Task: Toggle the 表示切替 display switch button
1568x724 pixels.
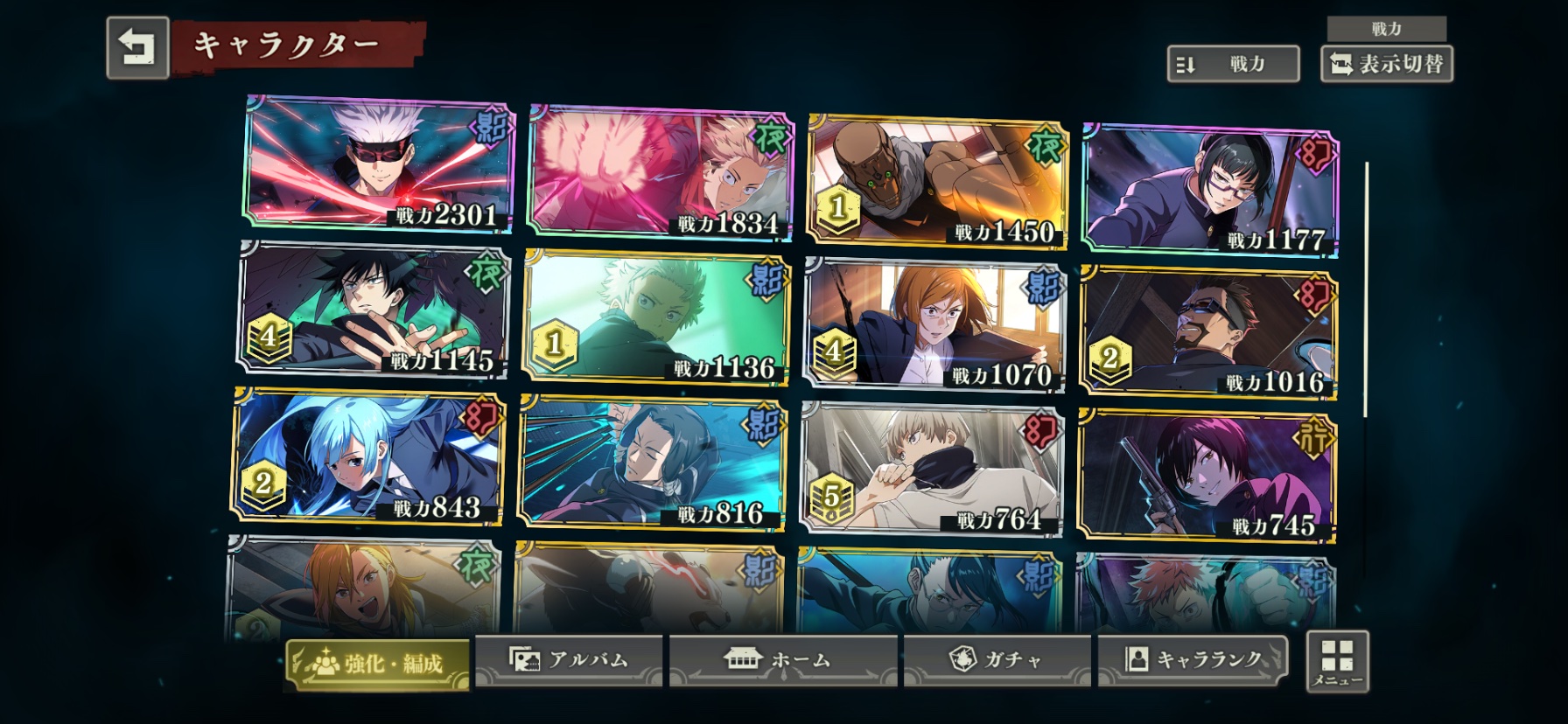Action: coord(1386,64)
